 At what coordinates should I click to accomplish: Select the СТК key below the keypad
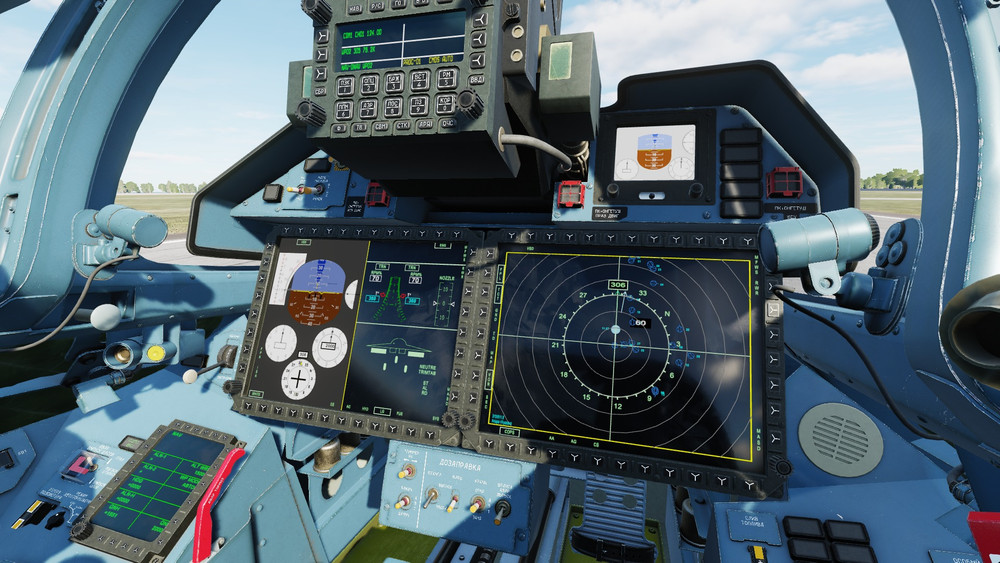tap(403, 125)
